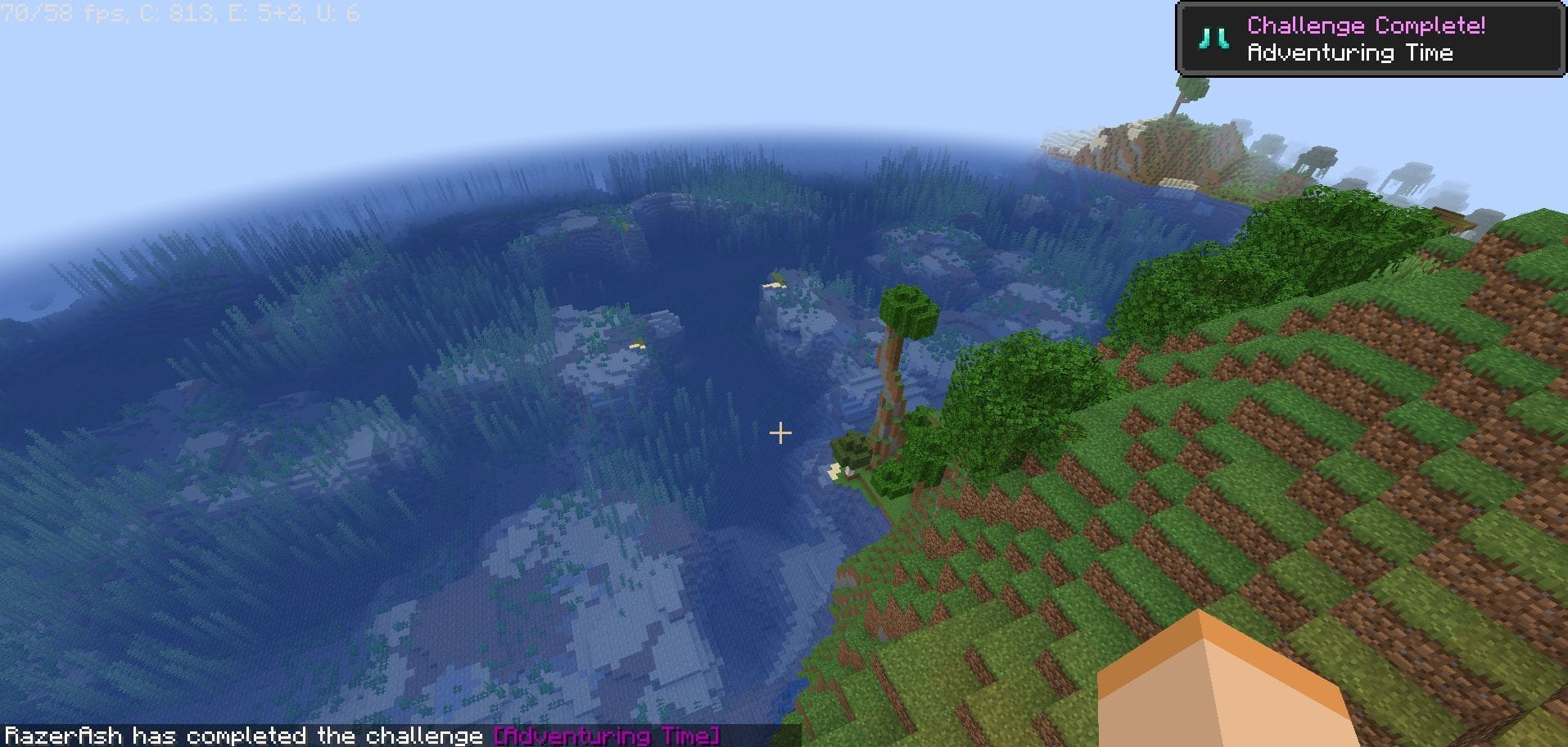Click the crosshair at screen center
Screen dimensions: 1568x747
[x=779, y=432]
